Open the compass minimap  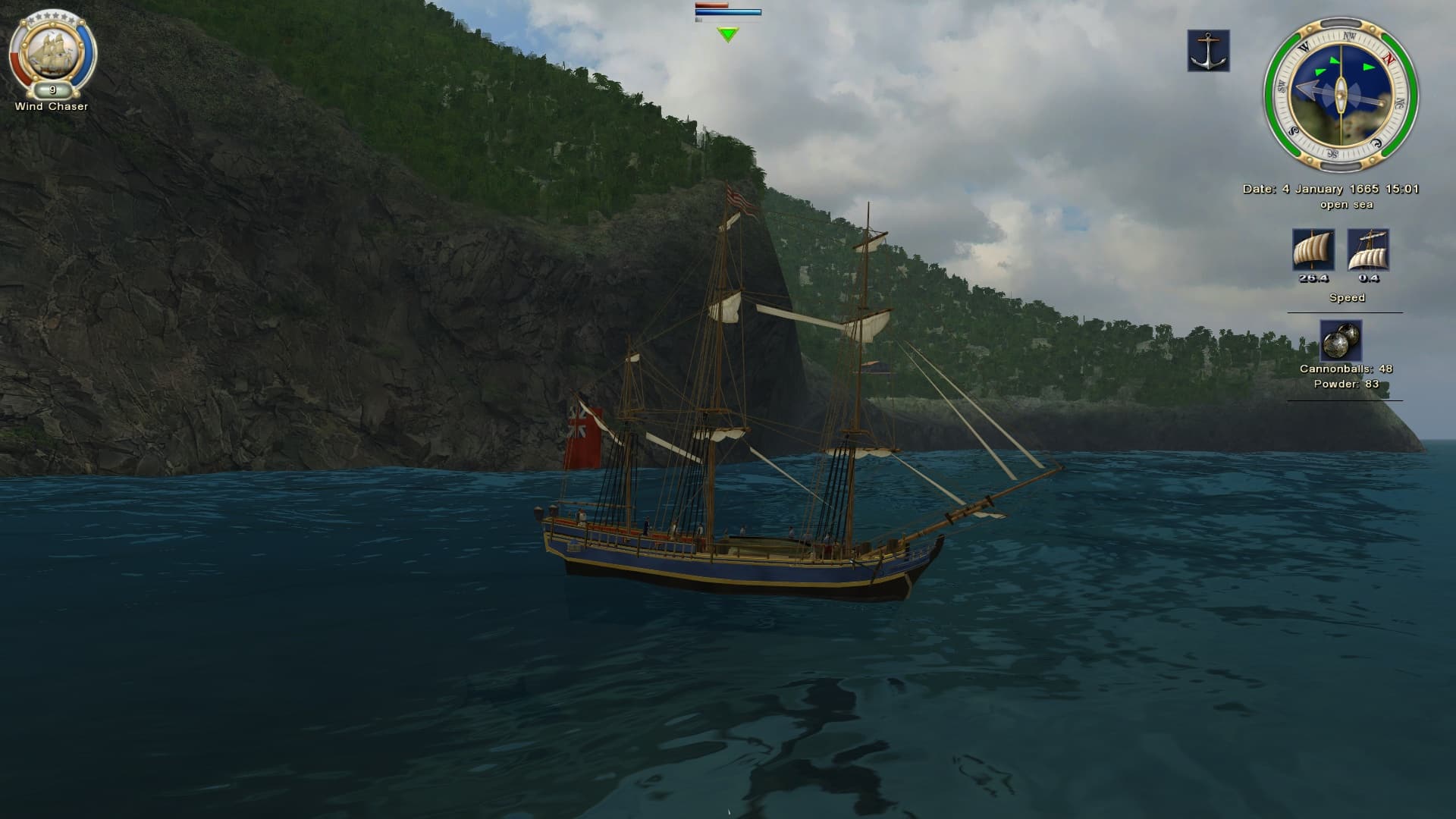click(x=1341, y=96)
